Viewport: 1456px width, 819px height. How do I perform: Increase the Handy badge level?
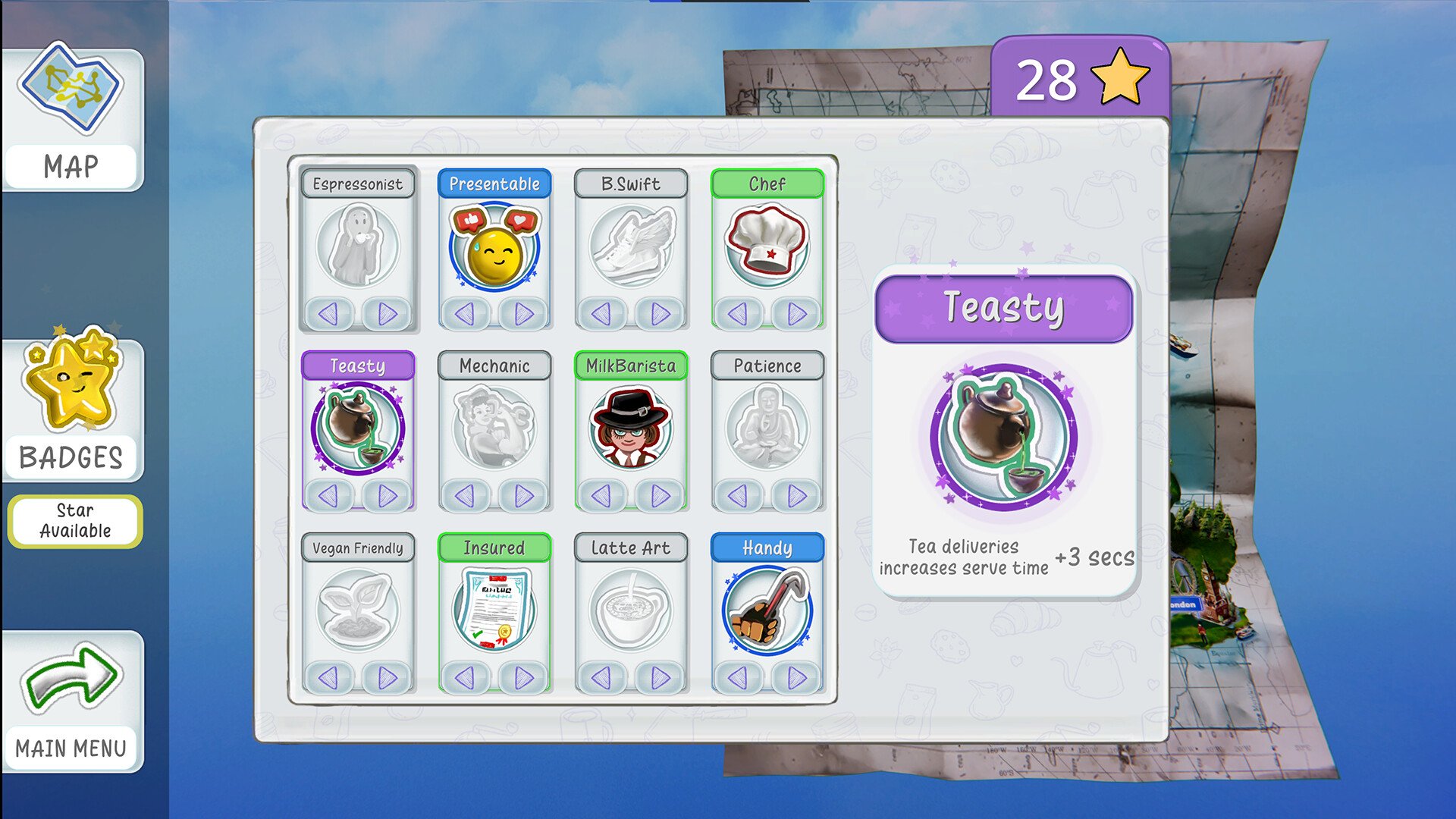796,677
